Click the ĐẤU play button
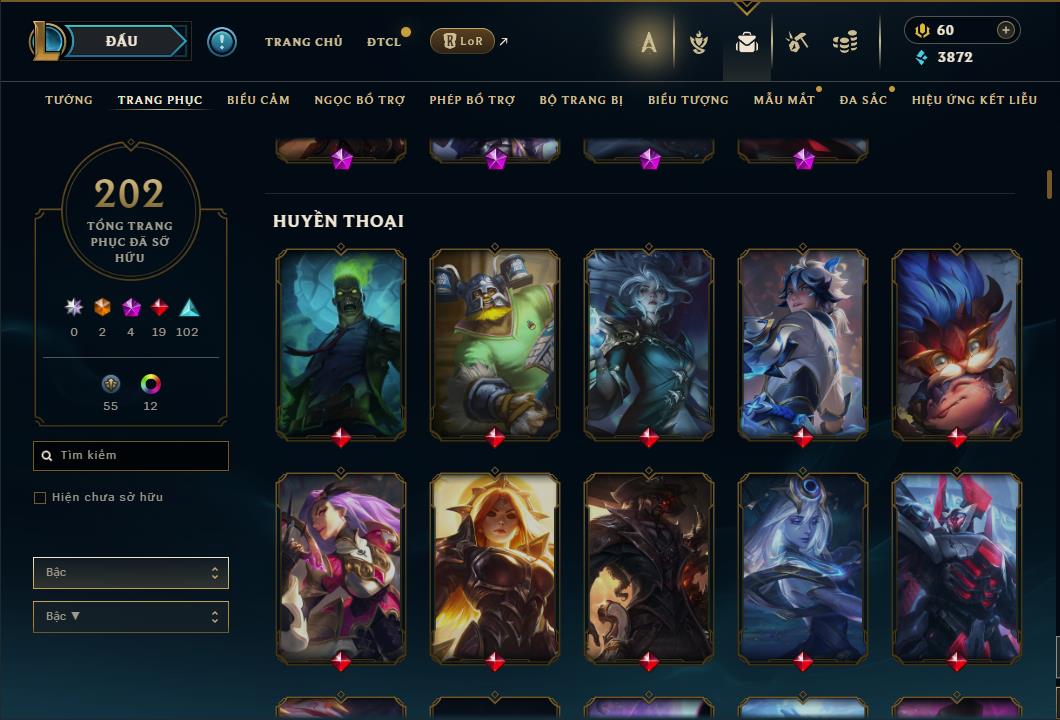The height and width of the screenshot is (720, 1060). pyautogui.click(x=122, y=41)
